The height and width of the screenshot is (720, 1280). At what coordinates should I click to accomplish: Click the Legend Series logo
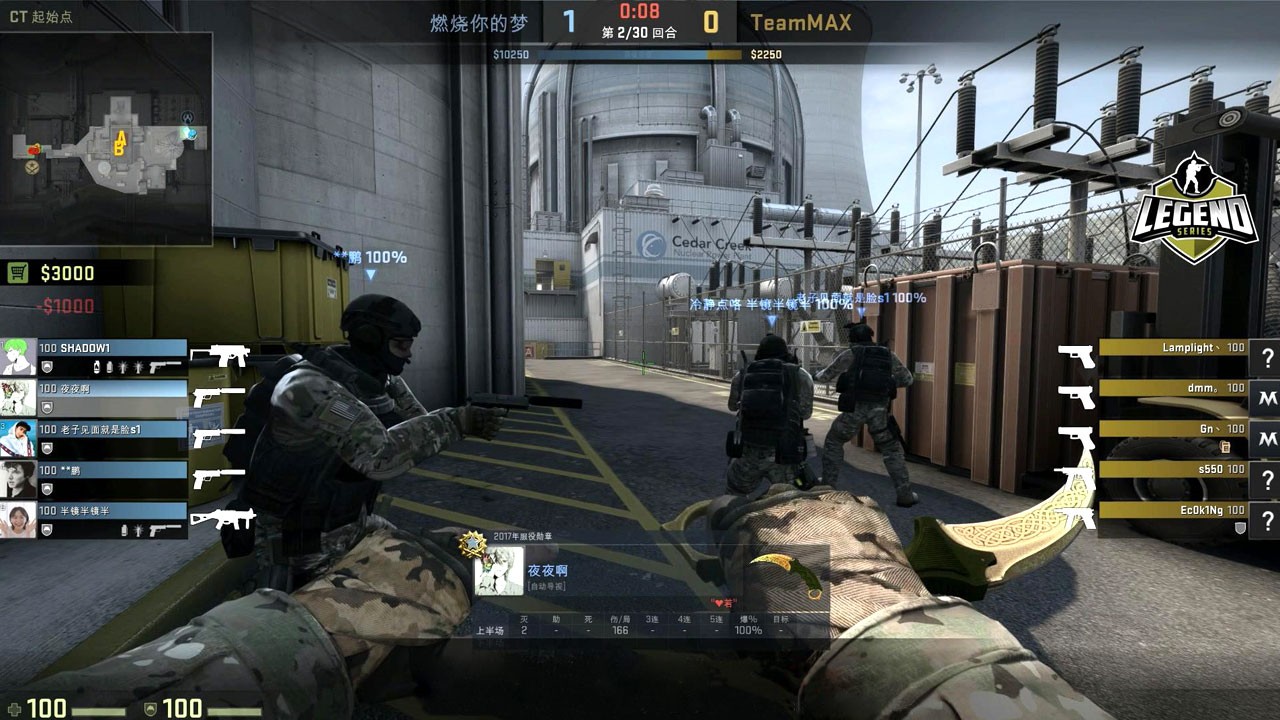click(1197, 200)
